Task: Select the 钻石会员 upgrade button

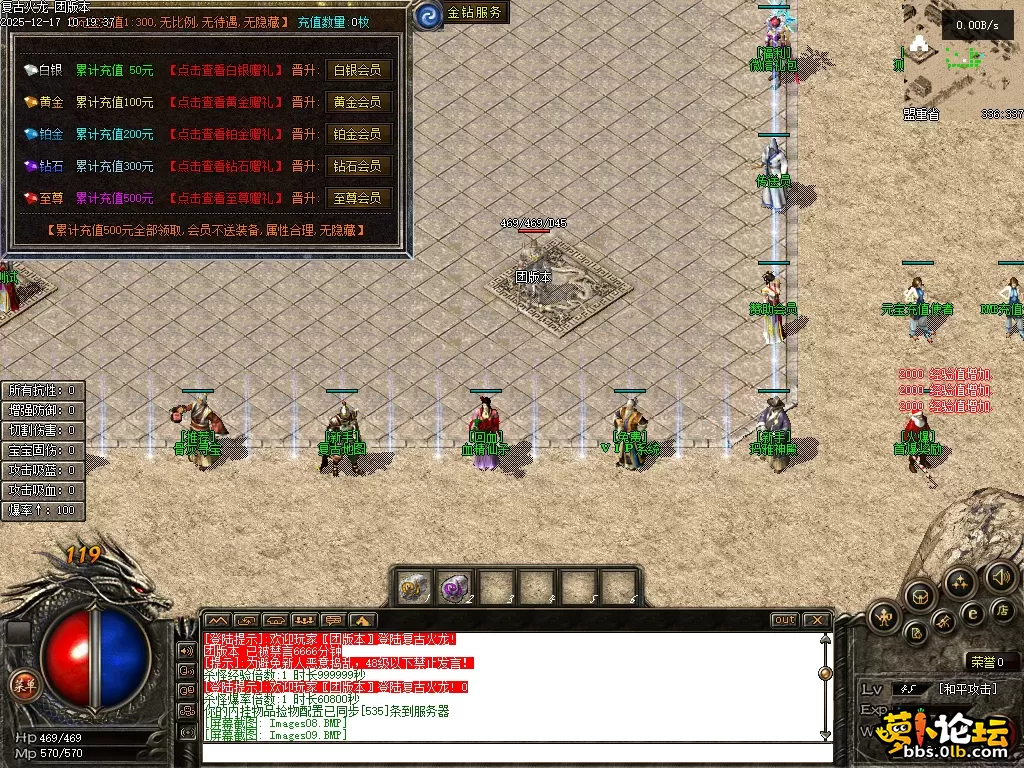Action: (x=357, y=166)
